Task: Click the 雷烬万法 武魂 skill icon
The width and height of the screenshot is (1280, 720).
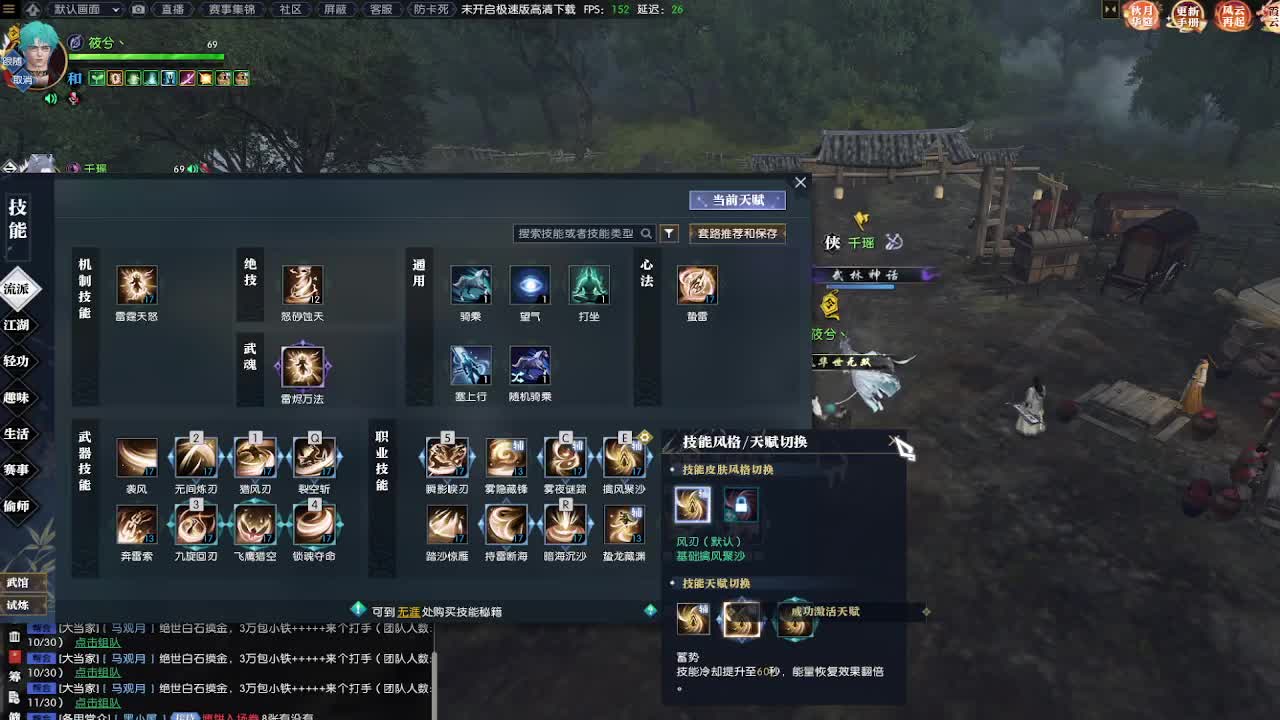Action: pyautogui.click(x=302, y=368)
